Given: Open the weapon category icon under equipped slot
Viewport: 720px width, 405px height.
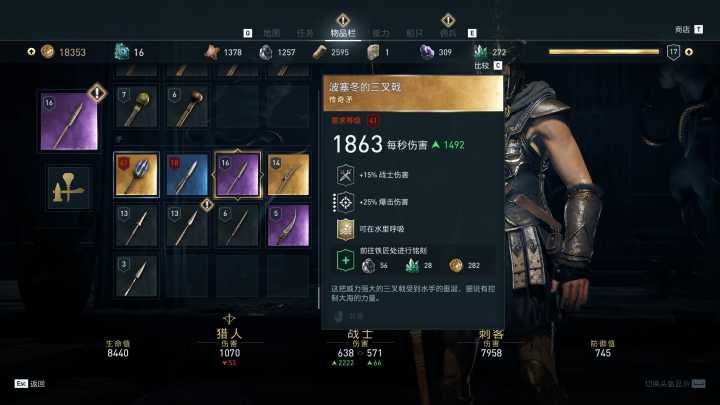Looking at the screenshot, I should click(x=68, y=187).
